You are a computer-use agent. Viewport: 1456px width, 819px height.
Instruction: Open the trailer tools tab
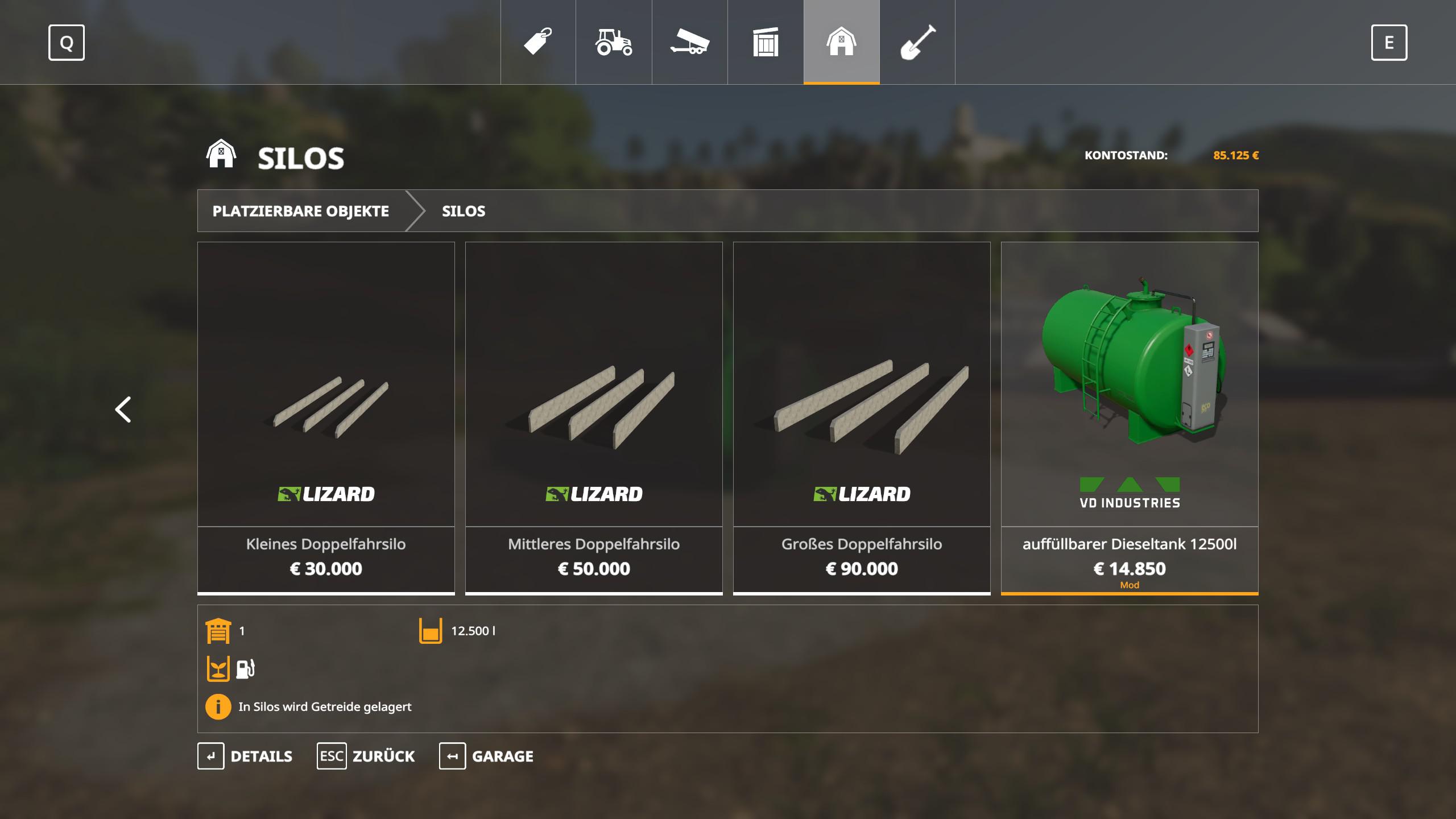point(689,42)
